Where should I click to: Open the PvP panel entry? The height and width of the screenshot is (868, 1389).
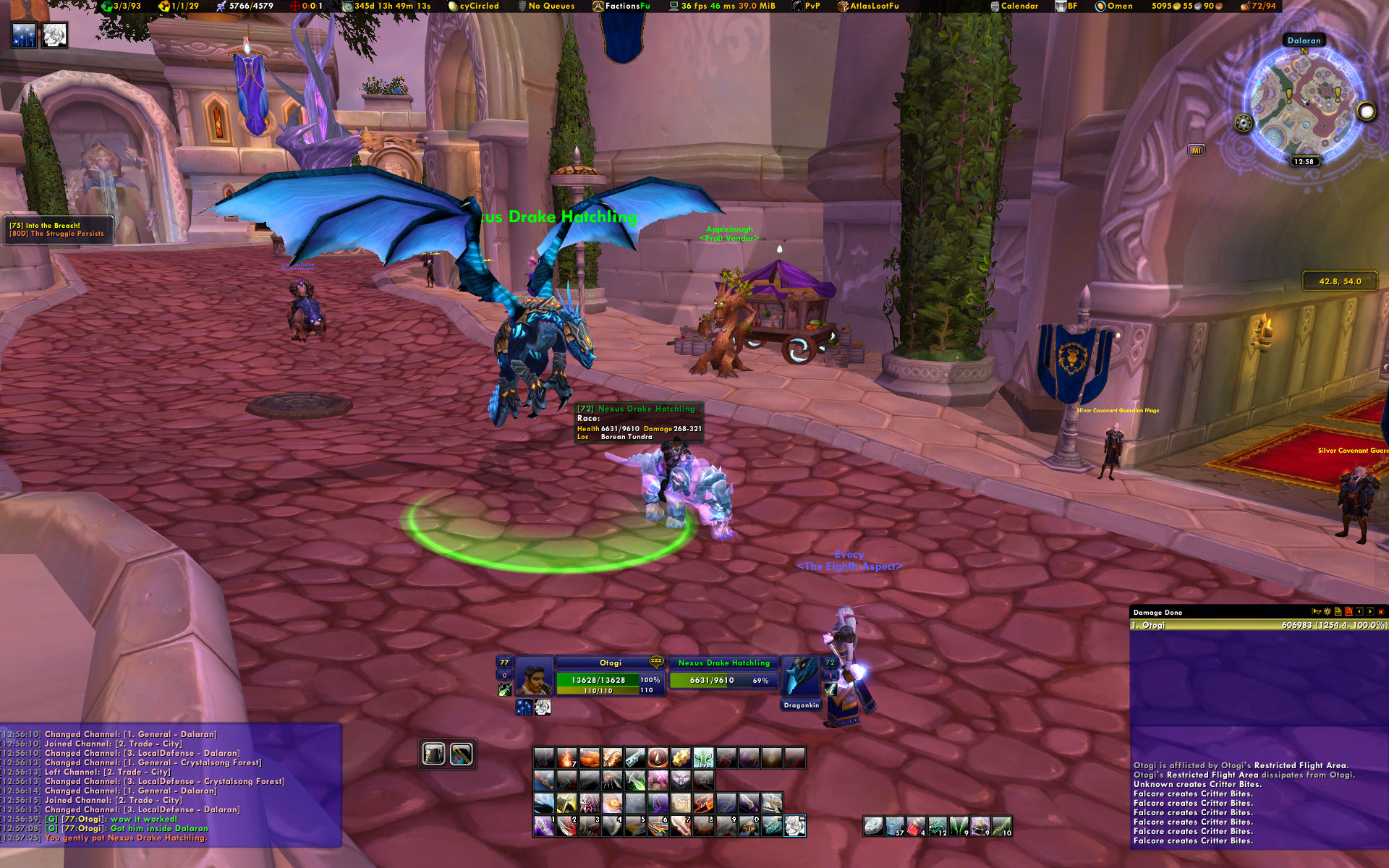click(x=807, y=6)
